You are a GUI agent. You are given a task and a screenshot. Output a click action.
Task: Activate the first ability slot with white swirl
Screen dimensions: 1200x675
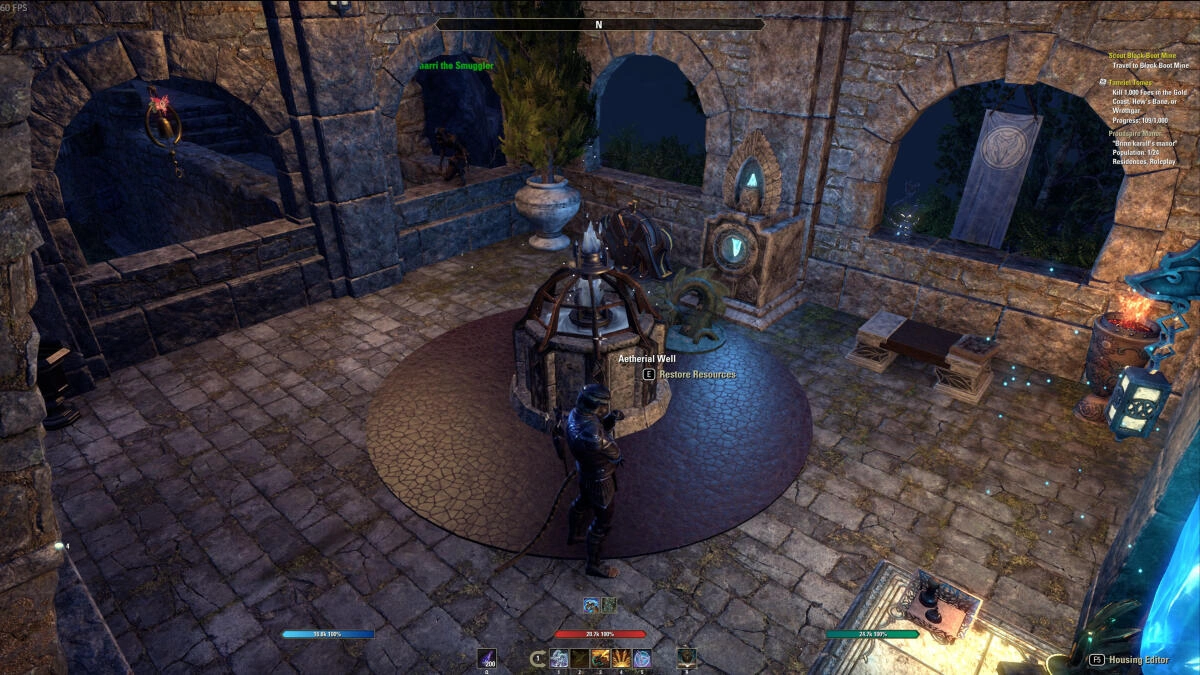click(559, 658)
